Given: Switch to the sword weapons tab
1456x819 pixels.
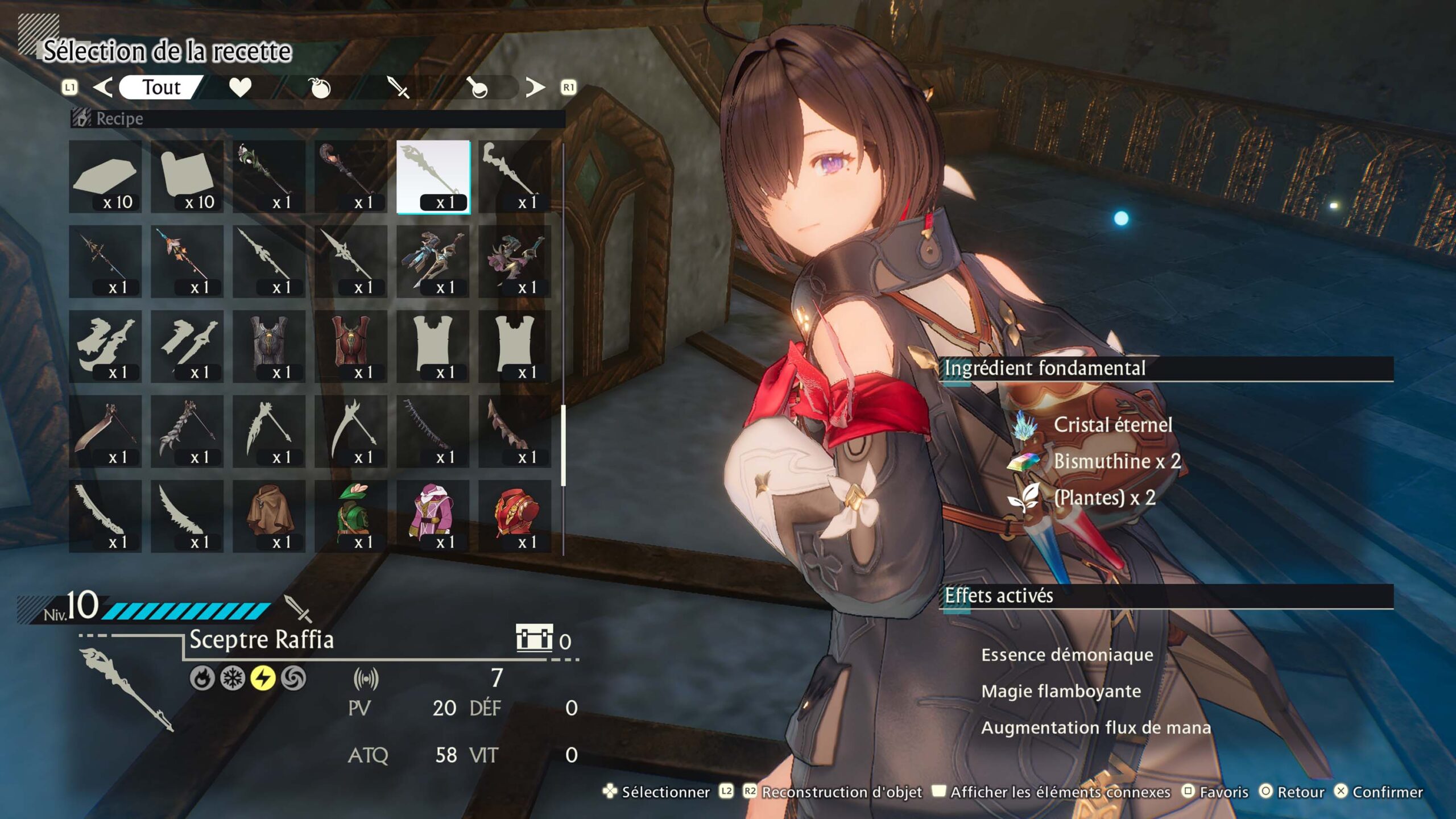Looking at the screenshot, I should pos(398,88).
